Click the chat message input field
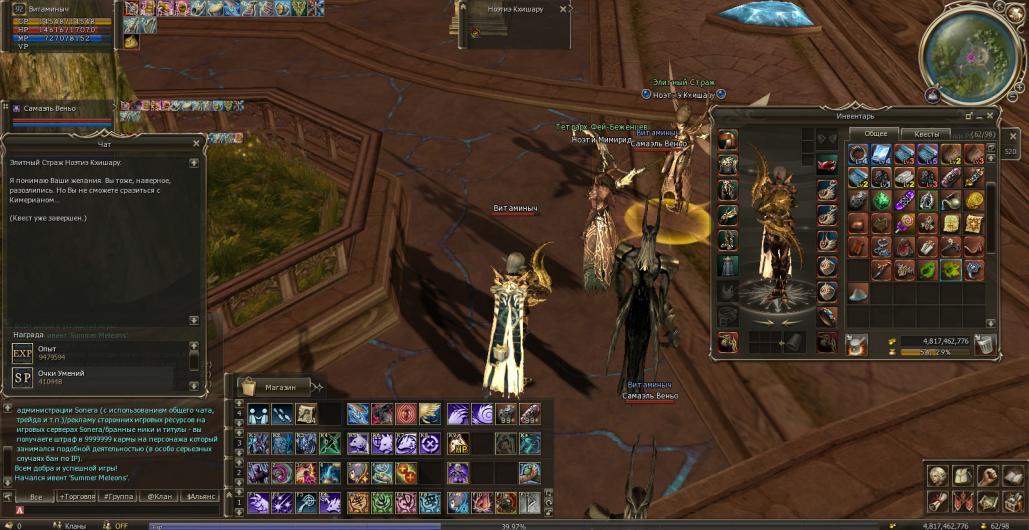 pos(110,510)
